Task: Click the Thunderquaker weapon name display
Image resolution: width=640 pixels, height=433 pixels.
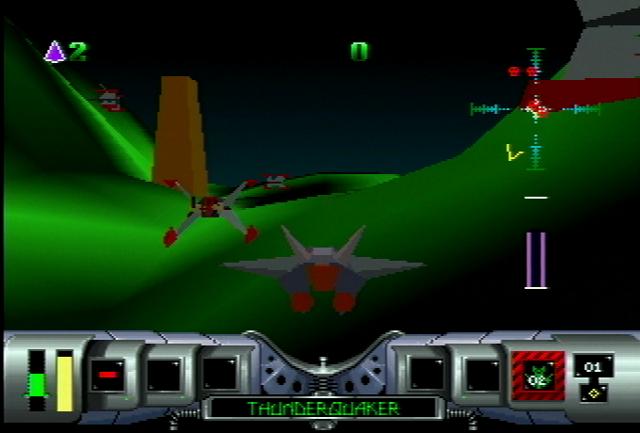Action: click(x=322, y=408)
